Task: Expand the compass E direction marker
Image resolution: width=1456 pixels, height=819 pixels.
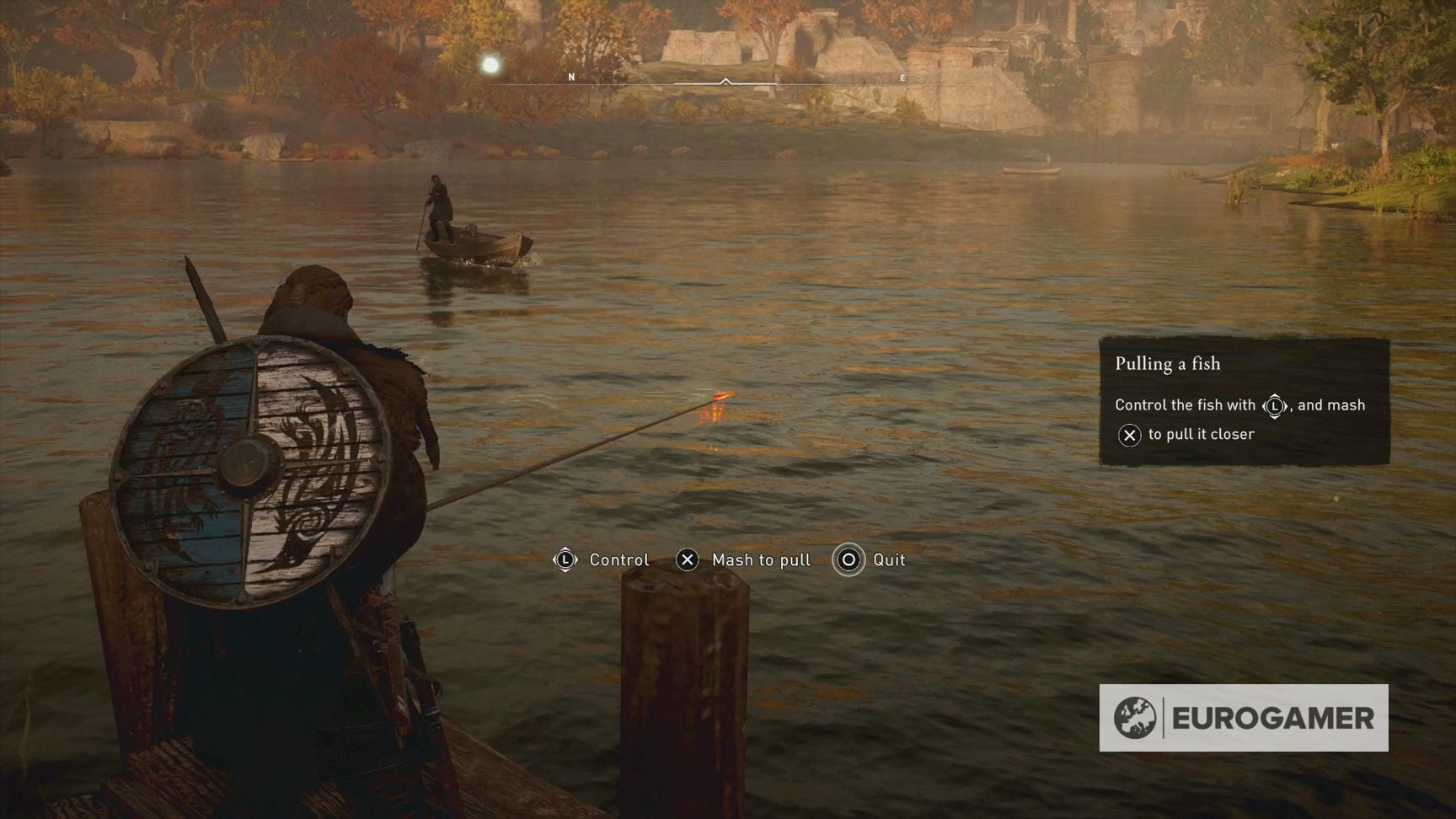Action: click(x=902, y=78)
